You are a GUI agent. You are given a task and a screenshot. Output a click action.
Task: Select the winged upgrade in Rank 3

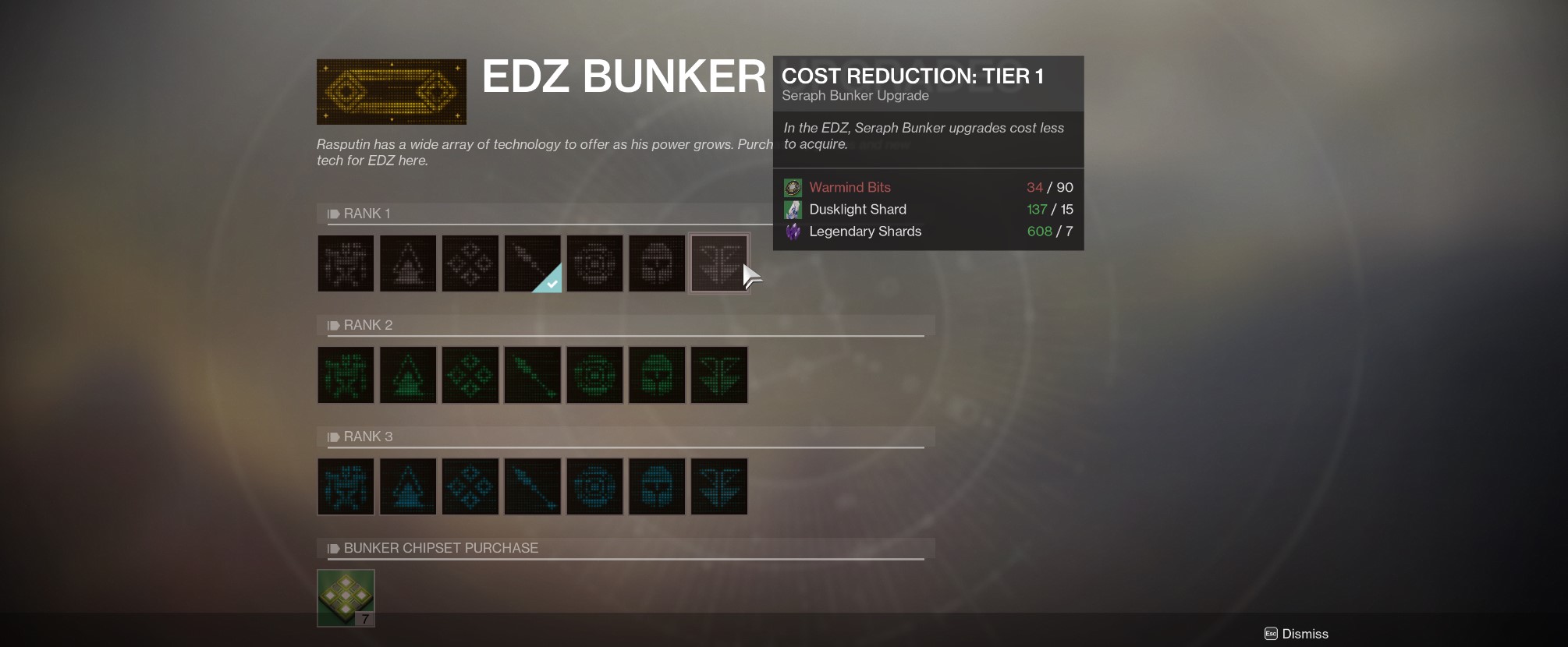coord(718,486)
